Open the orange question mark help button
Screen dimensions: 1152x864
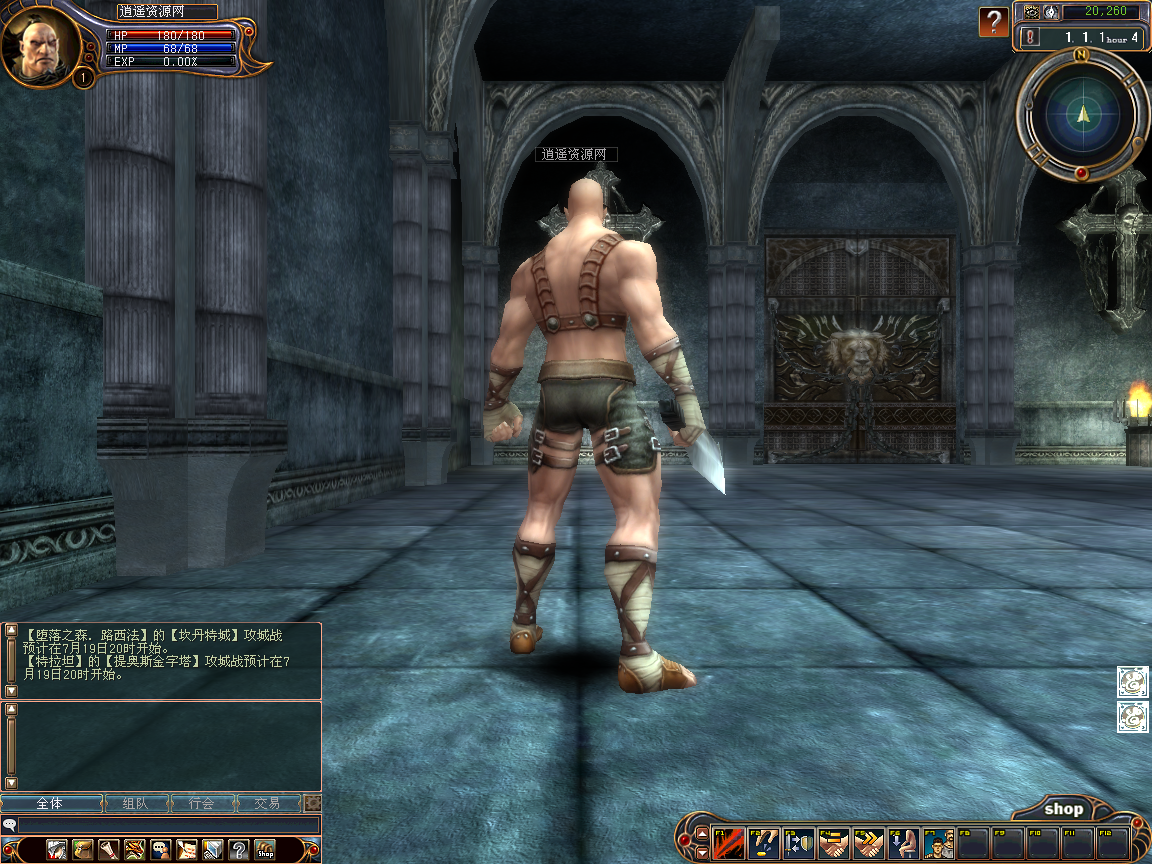point(993,20)
